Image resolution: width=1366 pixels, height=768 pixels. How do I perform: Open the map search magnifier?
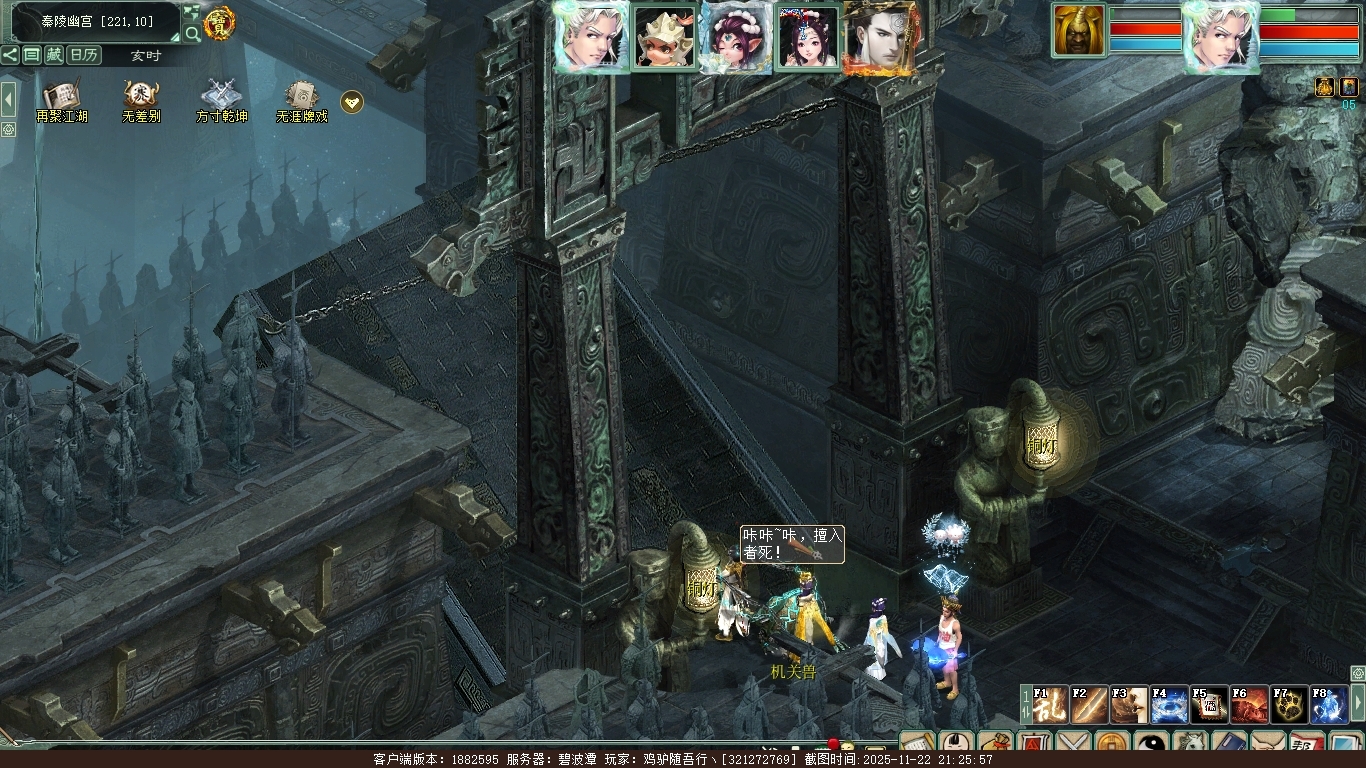(x=191, y=35)
